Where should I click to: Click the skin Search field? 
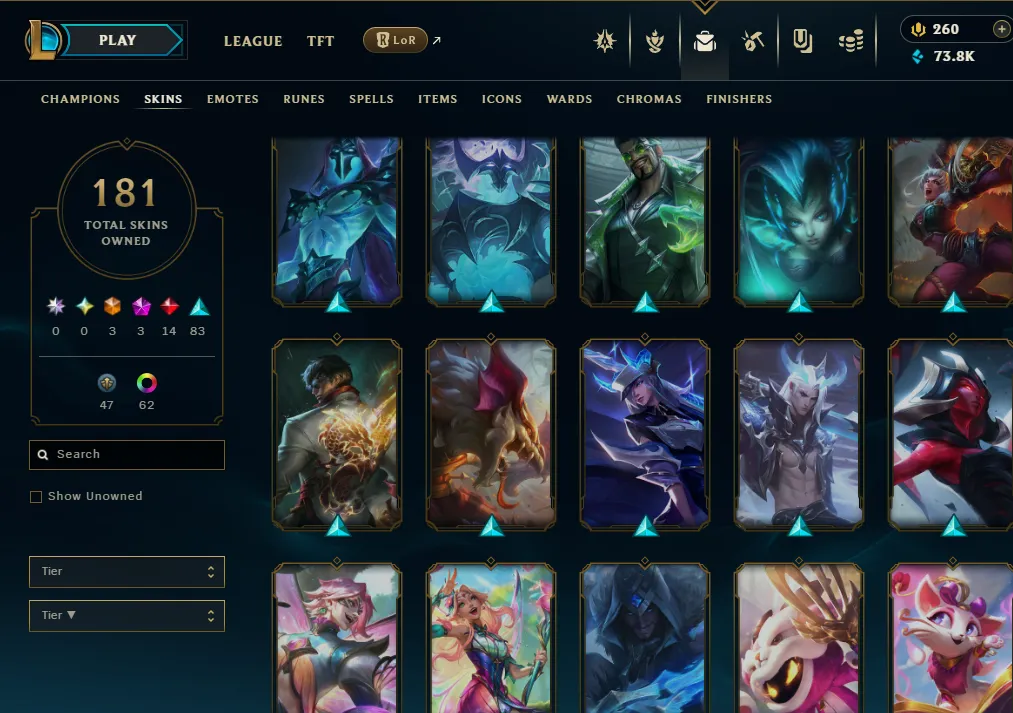(x=127, y=455)
